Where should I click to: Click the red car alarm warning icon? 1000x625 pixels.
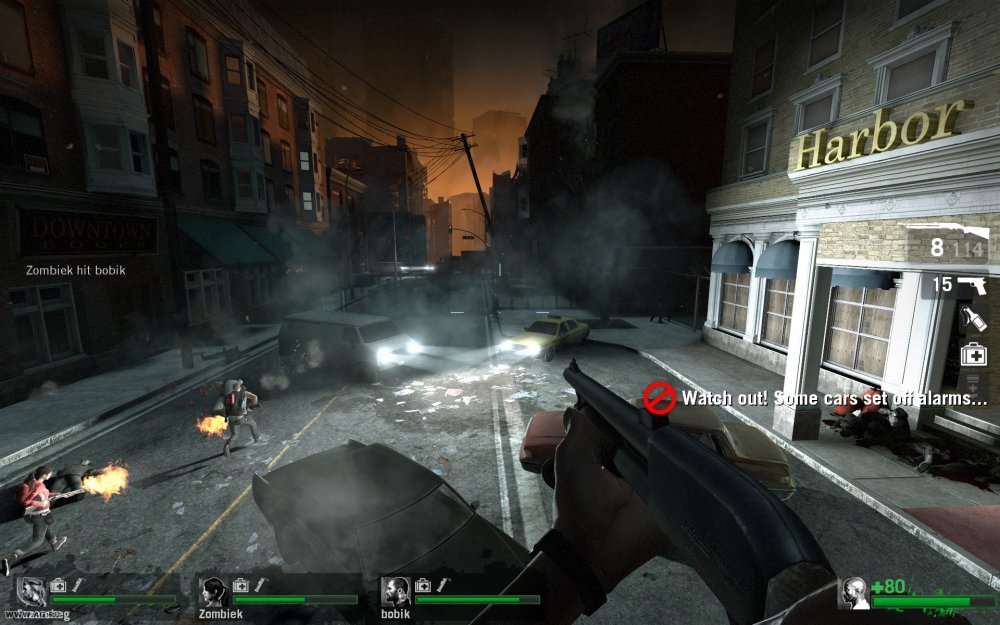[659, 397]
